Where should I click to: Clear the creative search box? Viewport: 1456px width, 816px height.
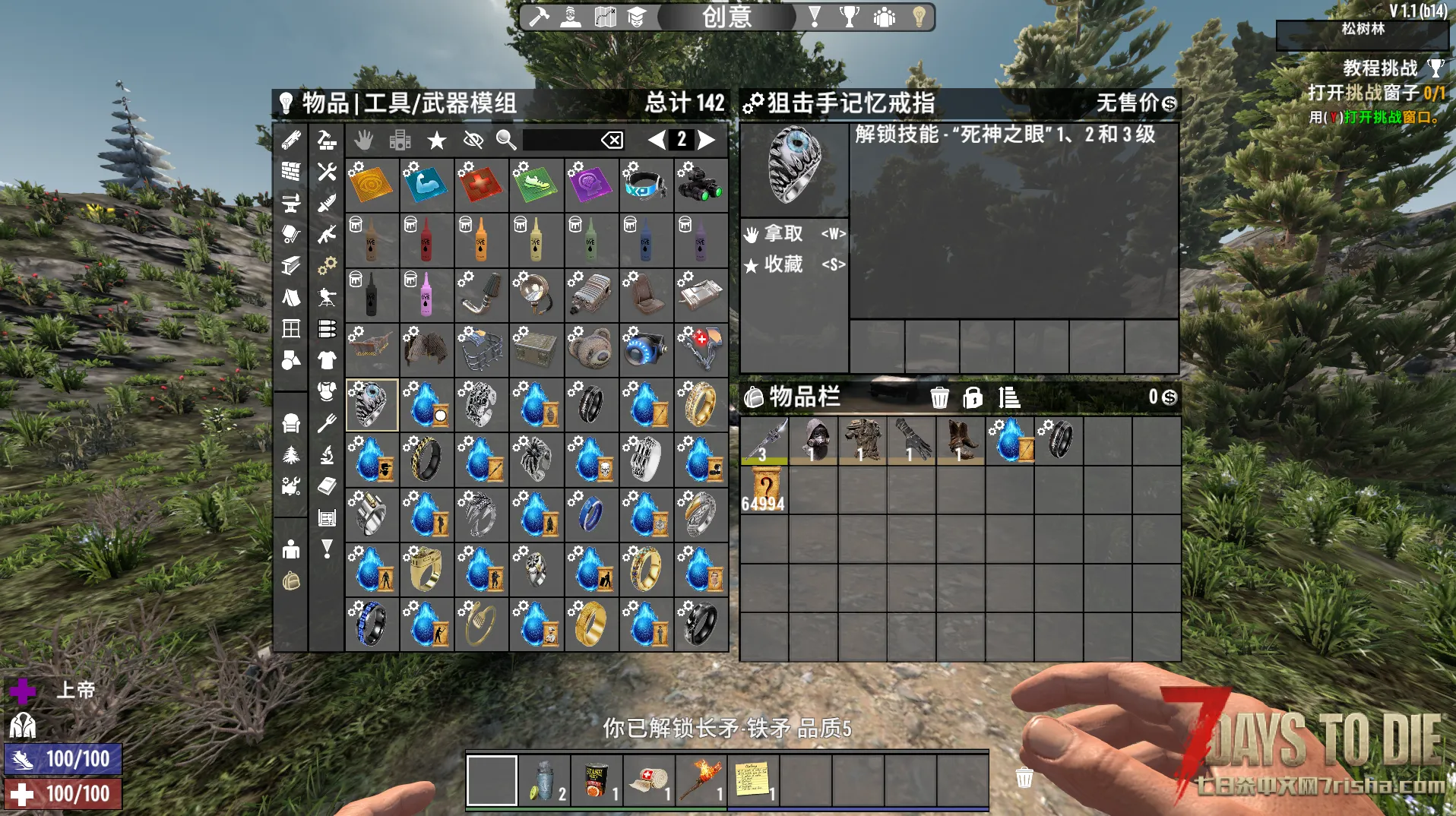point(612,140)
